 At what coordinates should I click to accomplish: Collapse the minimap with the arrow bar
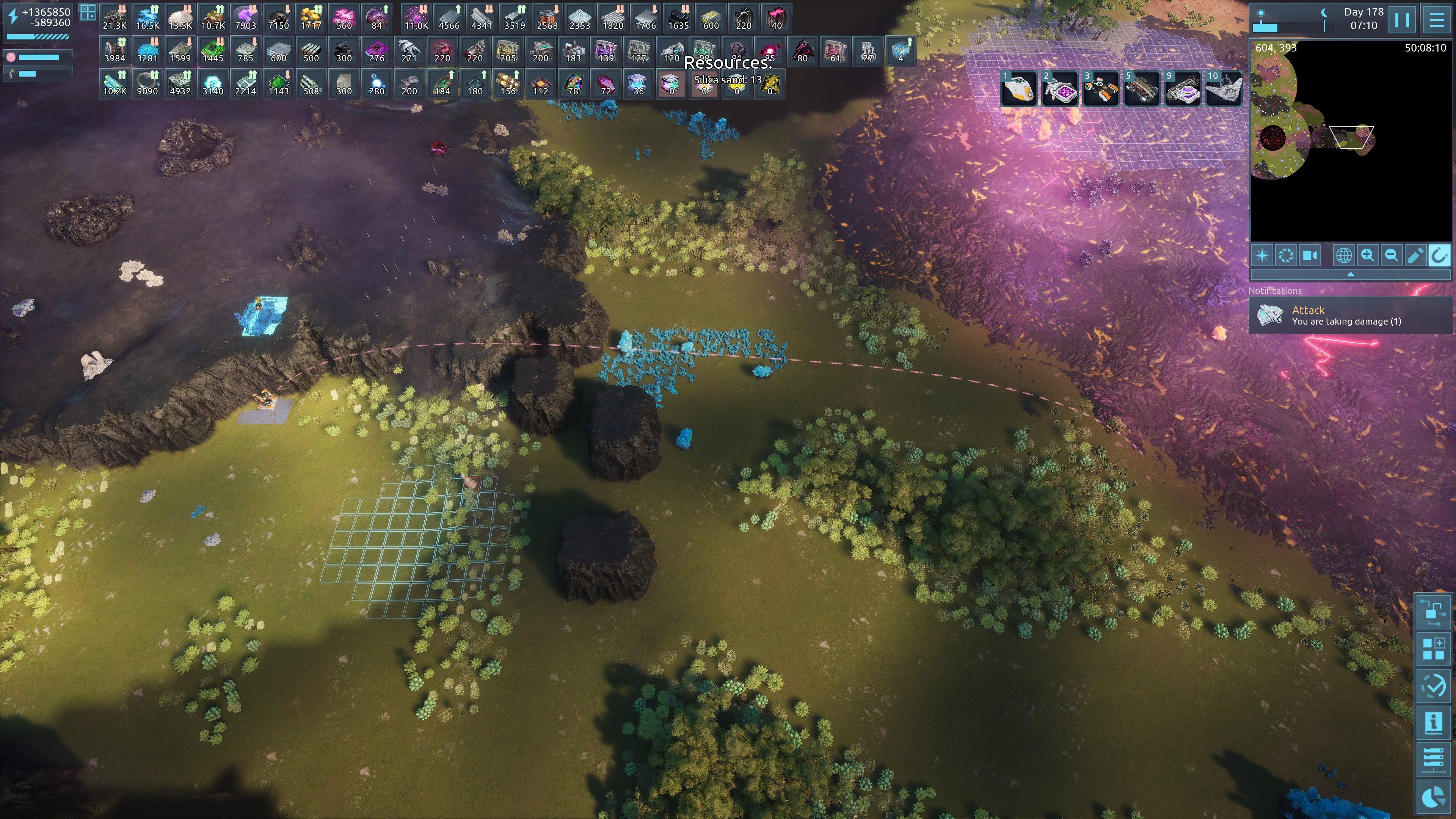1350,274
